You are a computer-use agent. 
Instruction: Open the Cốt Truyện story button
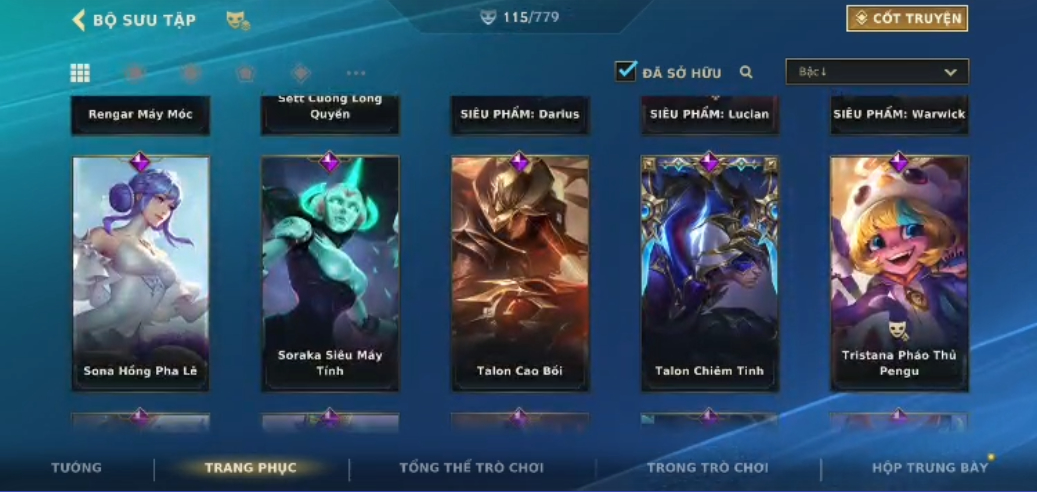tap(907, 19)
